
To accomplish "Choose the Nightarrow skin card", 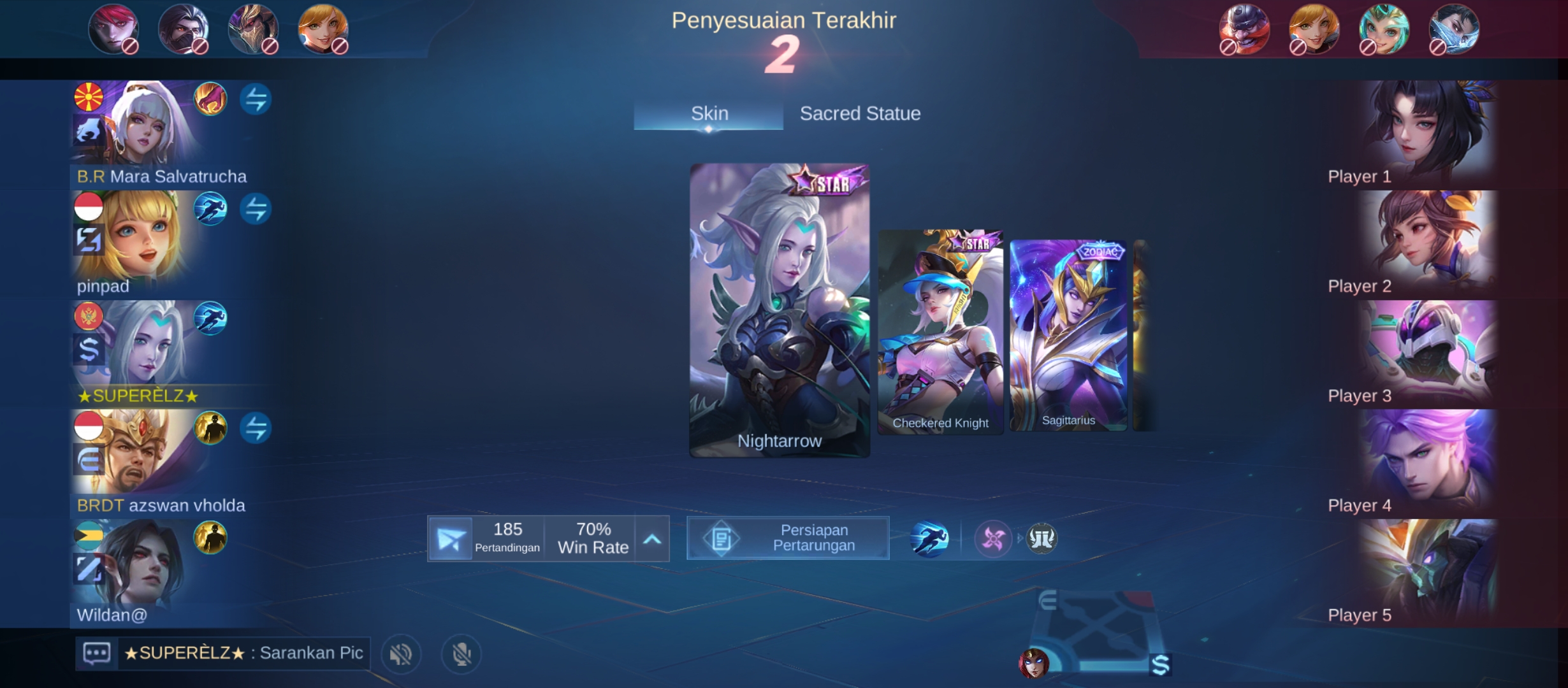I will coord(779,310).
